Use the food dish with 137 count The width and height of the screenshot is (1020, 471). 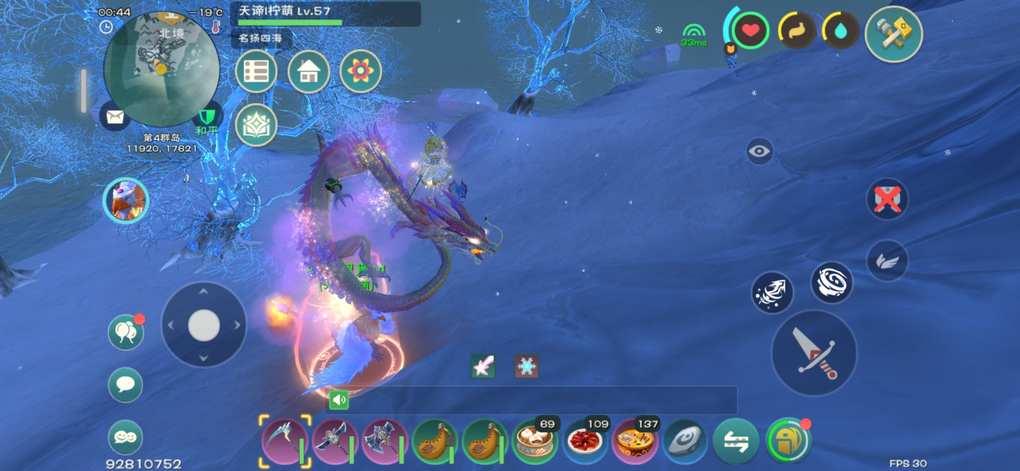(634, 440)
